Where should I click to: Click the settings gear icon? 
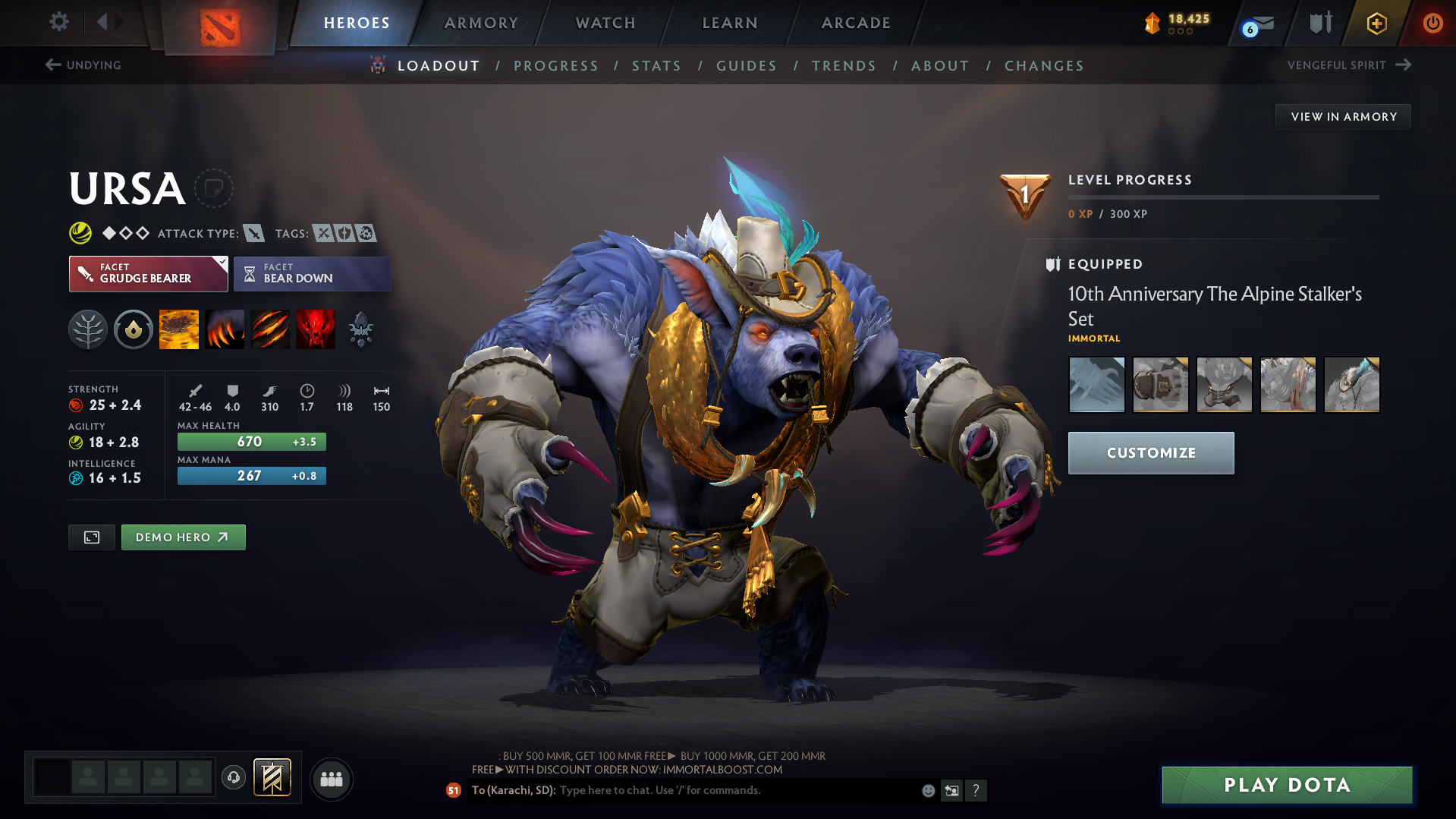[58, 22]
